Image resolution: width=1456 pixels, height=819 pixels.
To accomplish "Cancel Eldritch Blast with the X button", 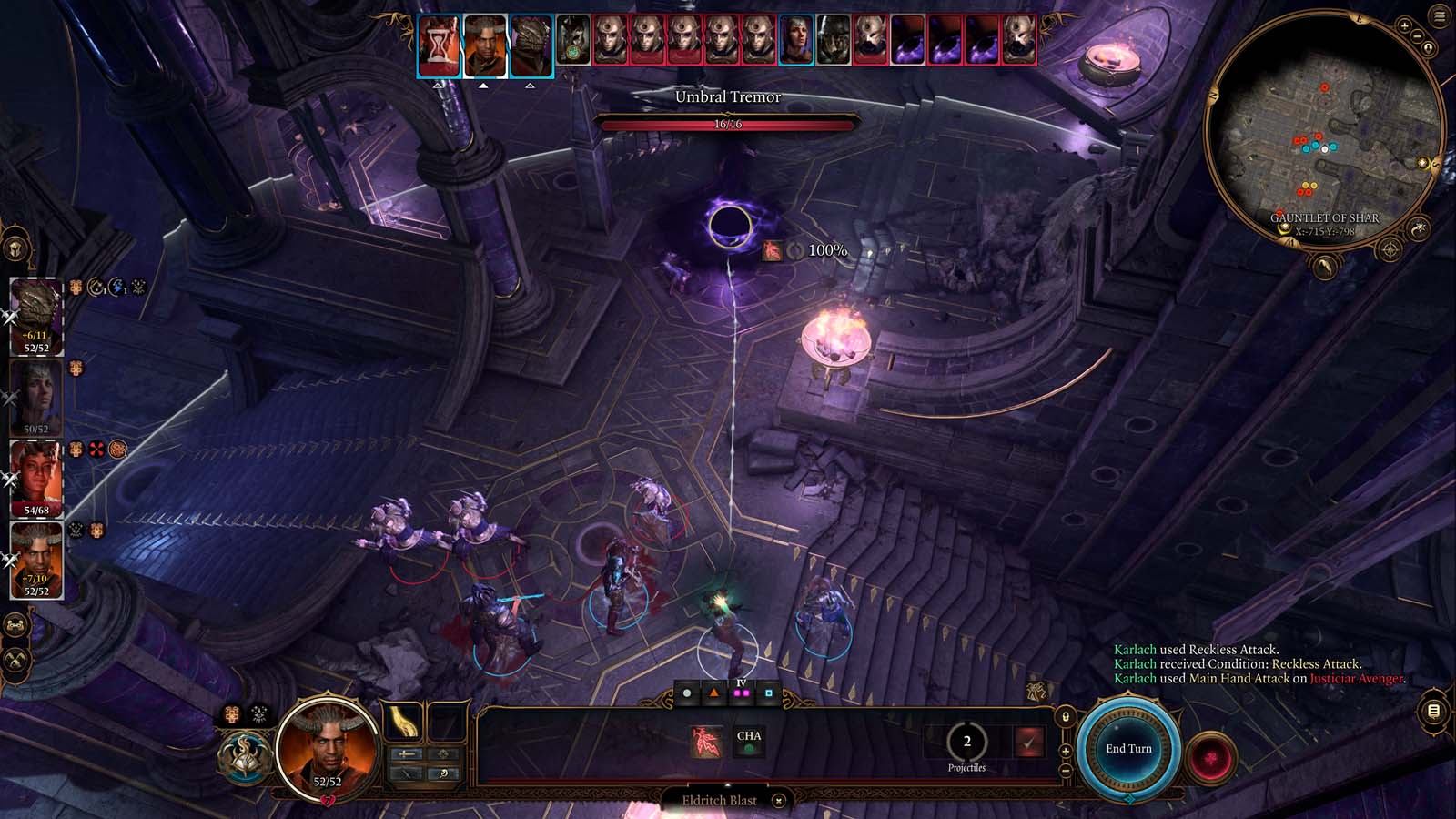I will [778, 801].
